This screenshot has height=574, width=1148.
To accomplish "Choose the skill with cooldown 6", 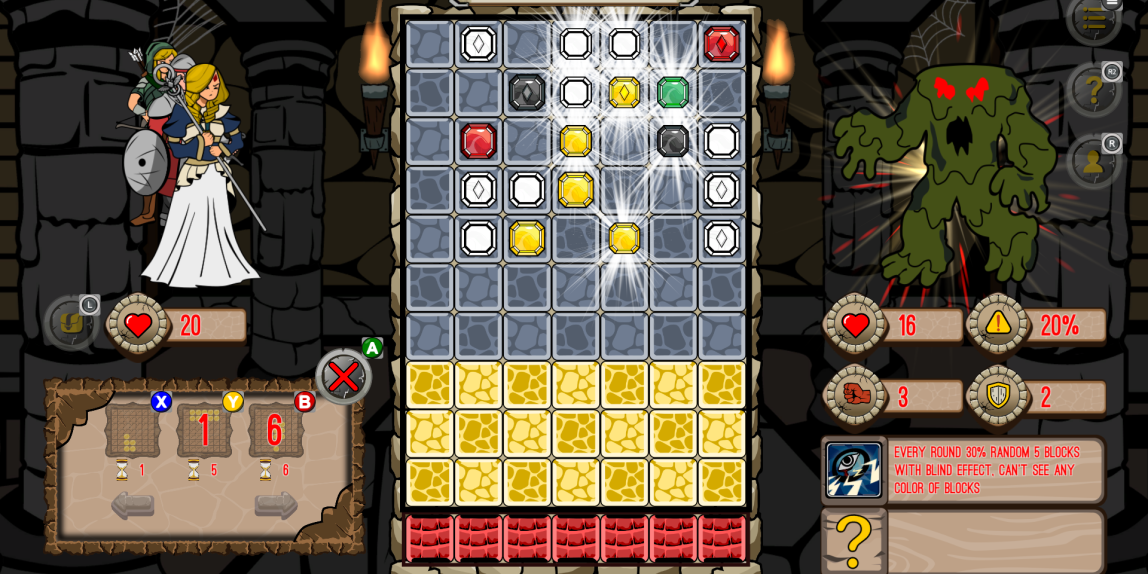I will click(275, 430).
